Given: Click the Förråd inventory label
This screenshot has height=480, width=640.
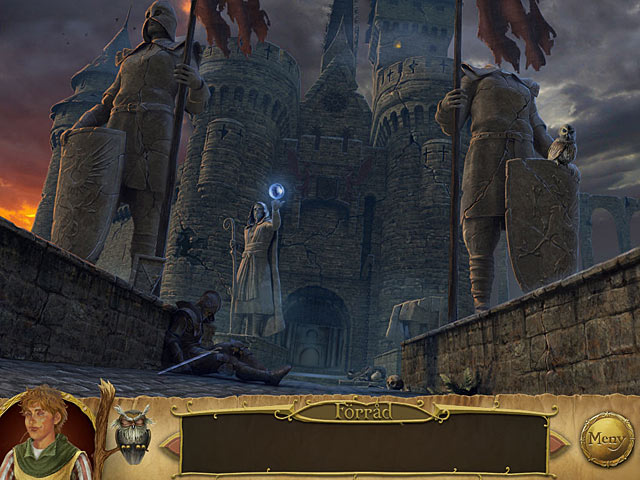Looking at the screenshot, I should 364,410.
